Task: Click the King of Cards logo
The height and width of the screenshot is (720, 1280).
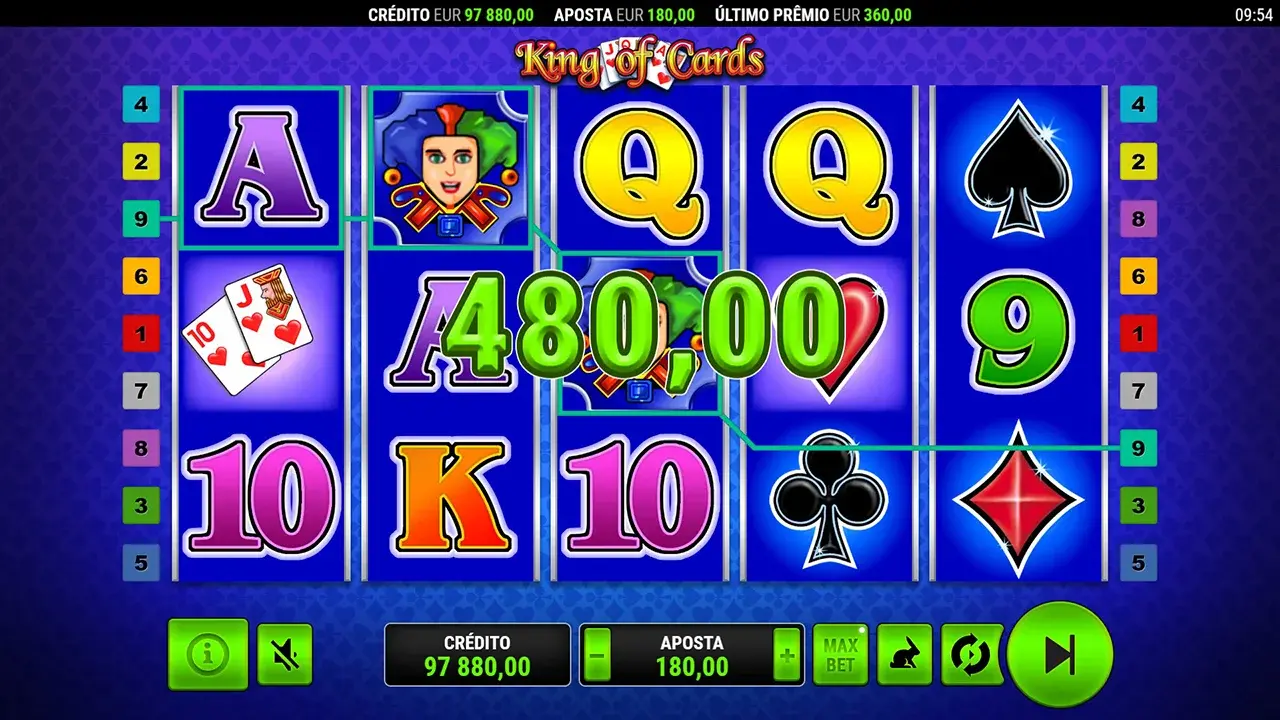Action: (640, 58)
